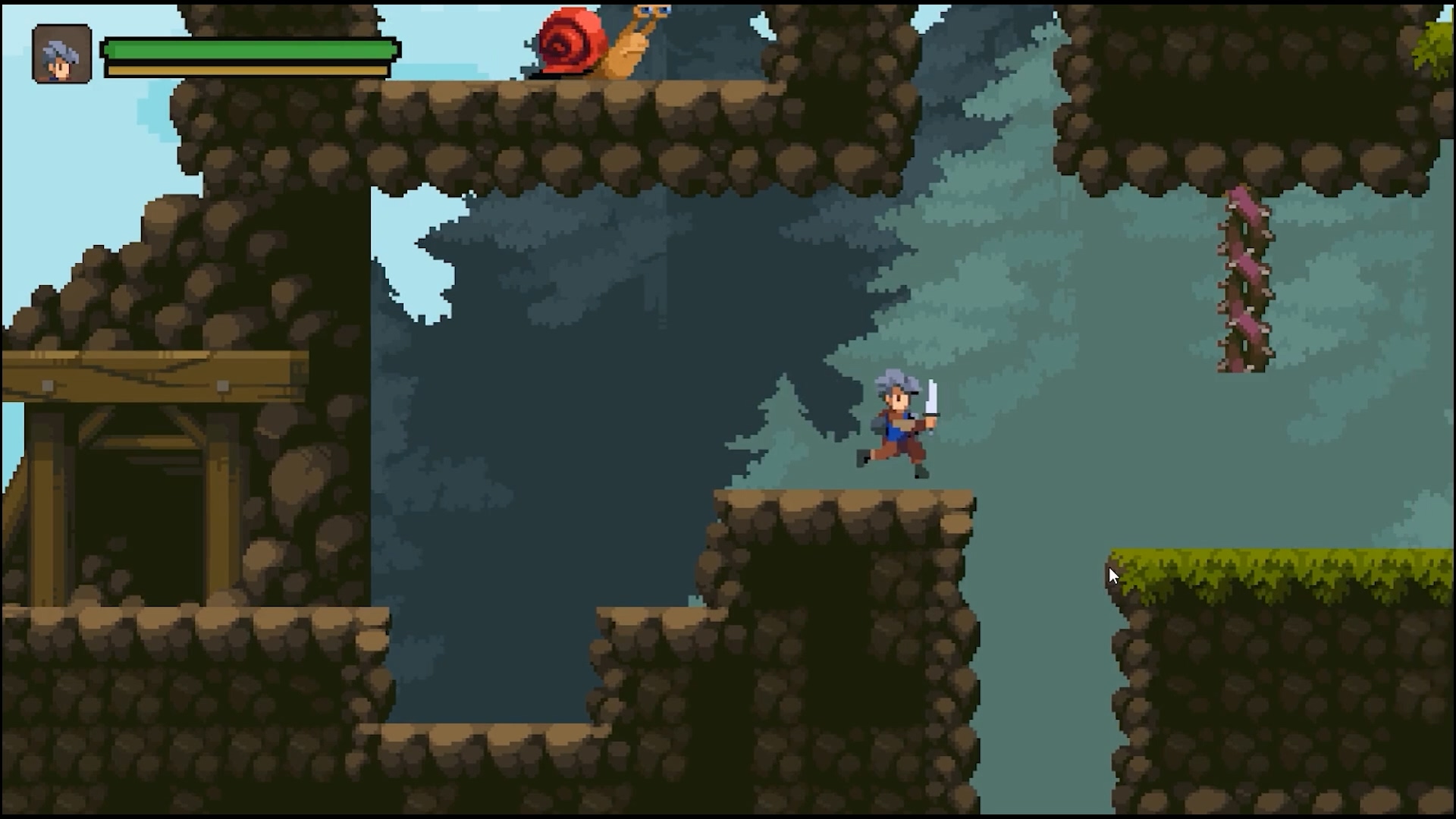This screenshot has width=1456, height=819.
Task: Click the hero portrait icon
Action: tap(62, 54)
